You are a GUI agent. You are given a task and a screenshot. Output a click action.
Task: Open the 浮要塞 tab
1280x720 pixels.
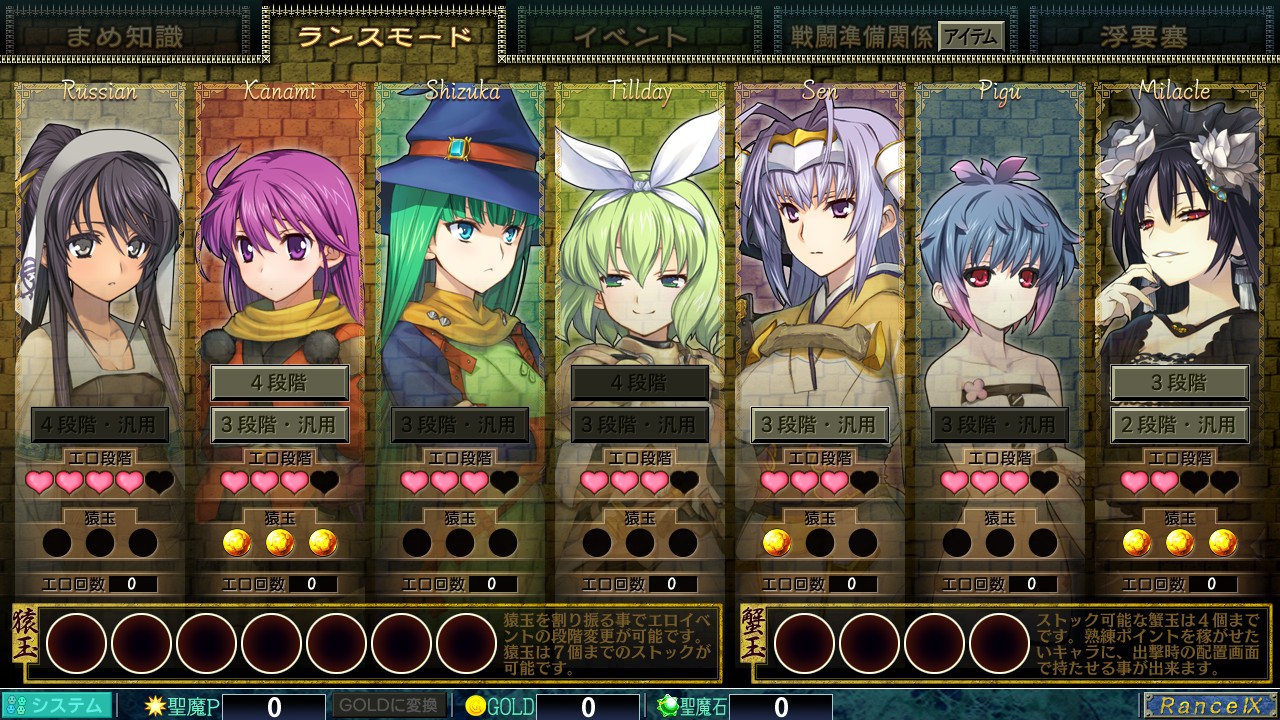(1143, 37)
